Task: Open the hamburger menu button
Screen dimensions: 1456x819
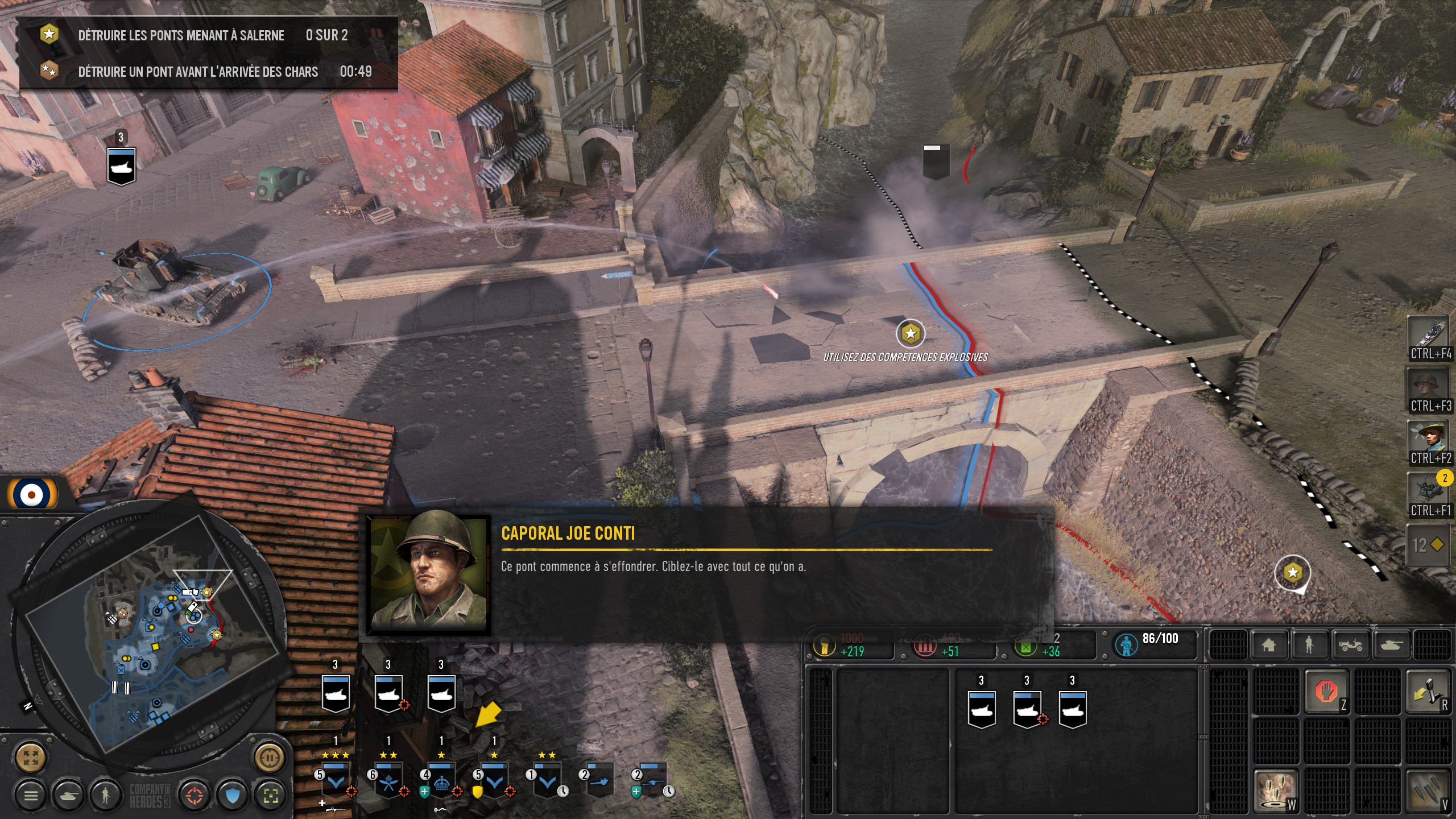Action: click(x=31, y=795)
